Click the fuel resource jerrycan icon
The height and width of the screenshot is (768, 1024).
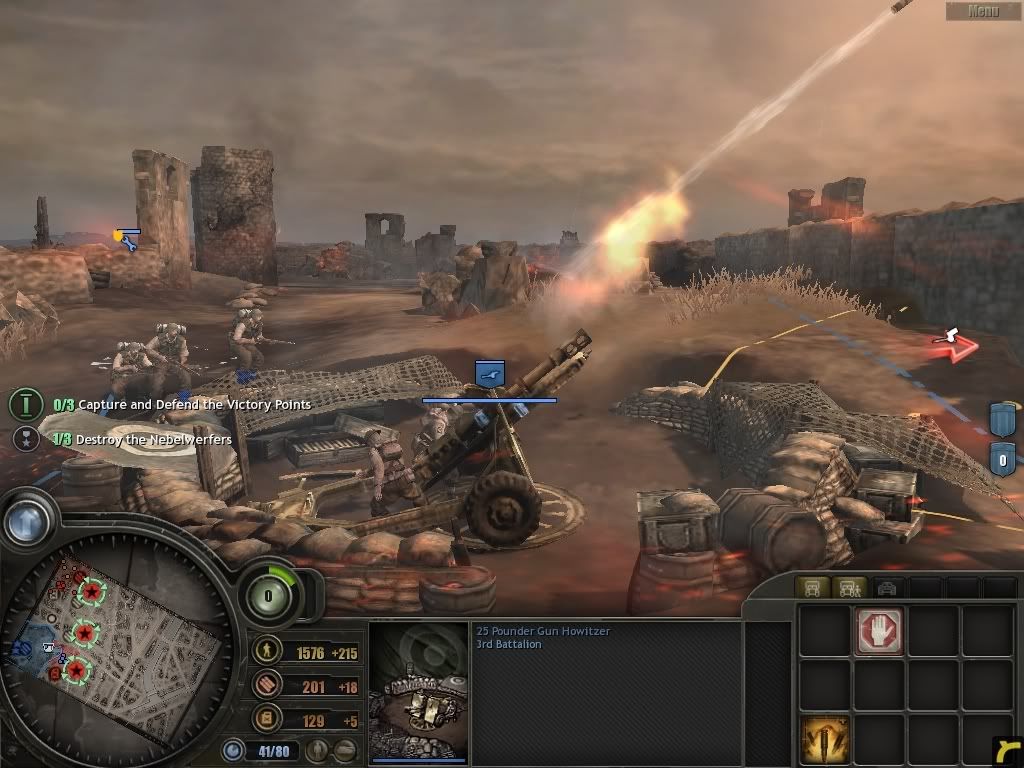[x=267, y=718]
